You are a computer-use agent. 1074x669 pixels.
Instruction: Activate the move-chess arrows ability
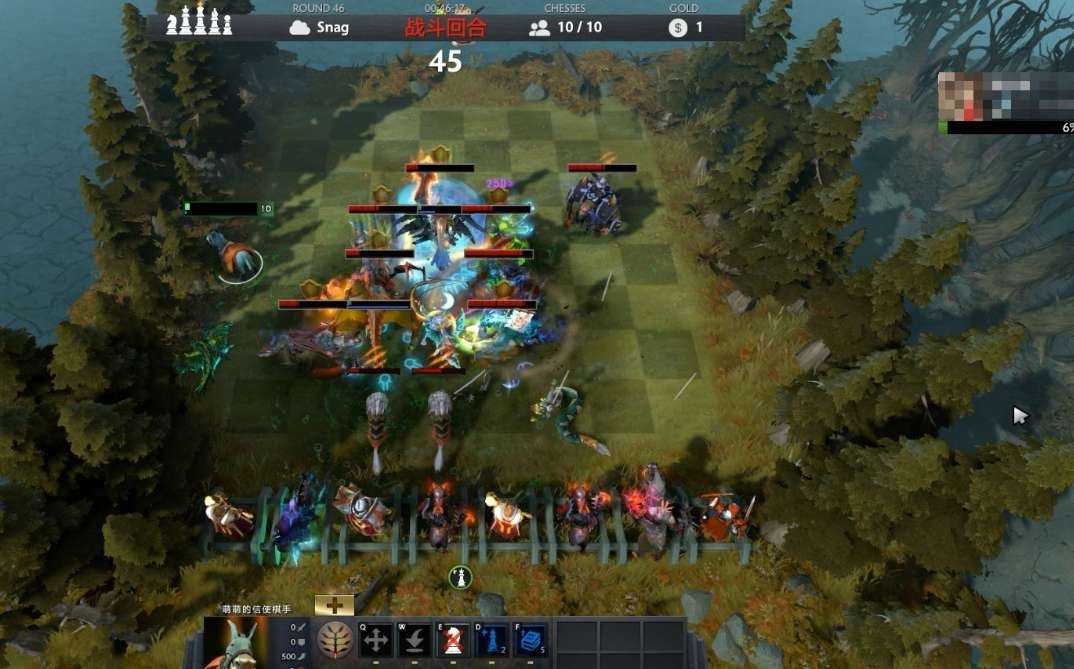click(x=377, y=640)
